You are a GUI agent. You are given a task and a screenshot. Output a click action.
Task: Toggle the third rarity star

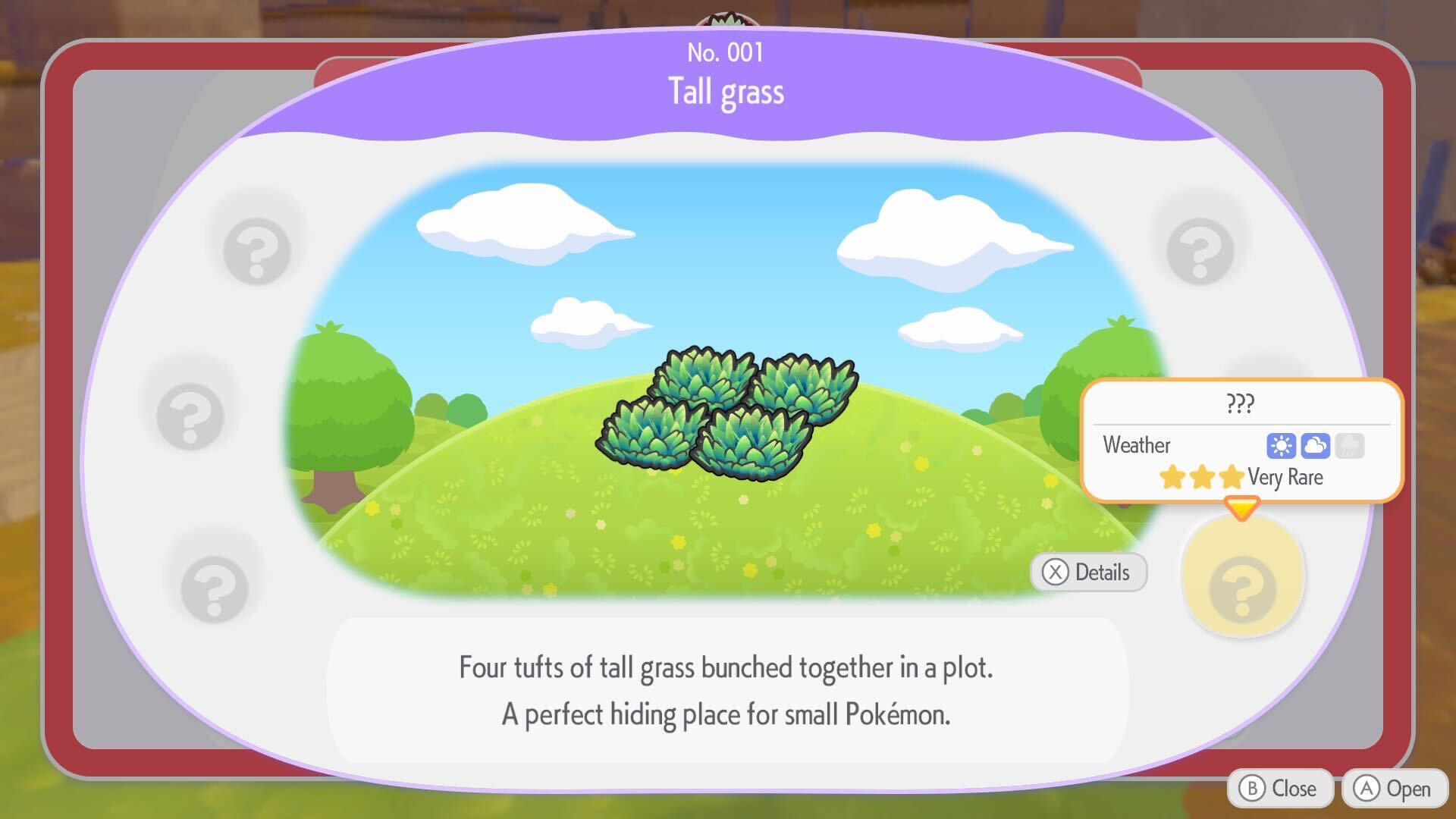1232,478
